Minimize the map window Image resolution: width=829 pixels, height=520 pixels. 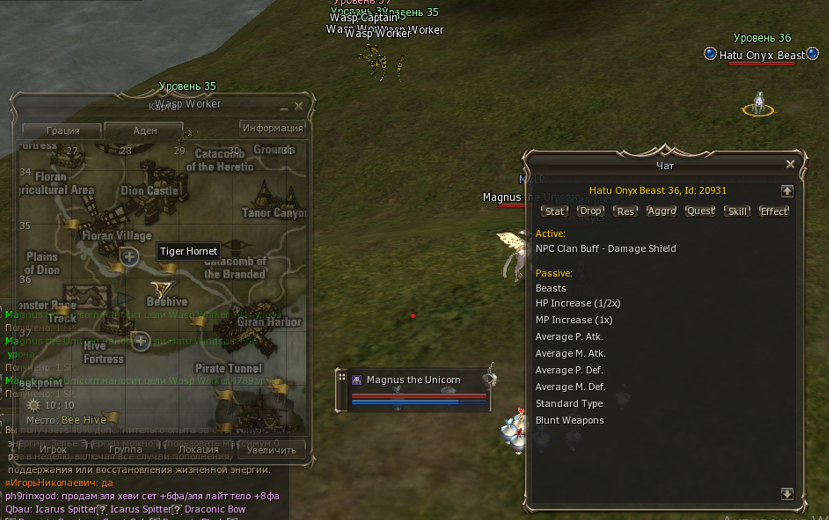click(x=284, y=106)
